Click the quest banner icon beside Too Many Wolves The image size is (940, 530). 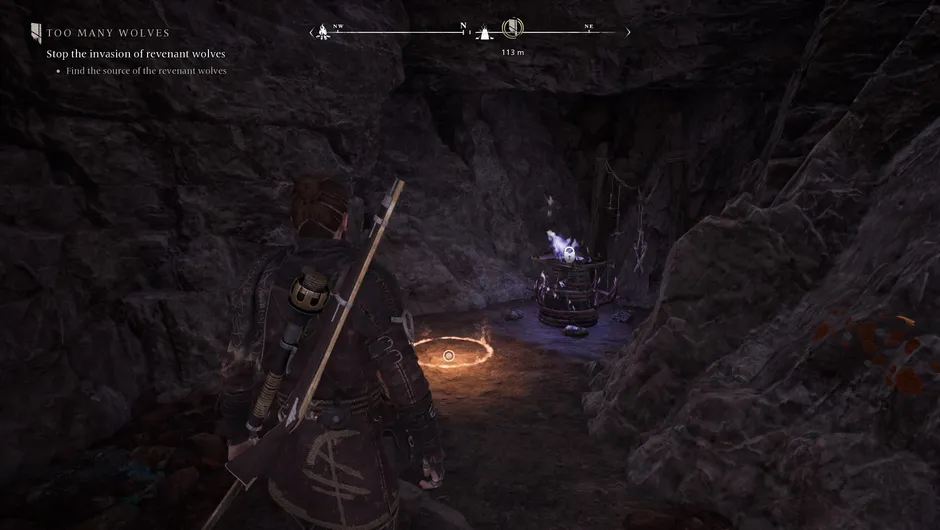click(x=35, y=33)
